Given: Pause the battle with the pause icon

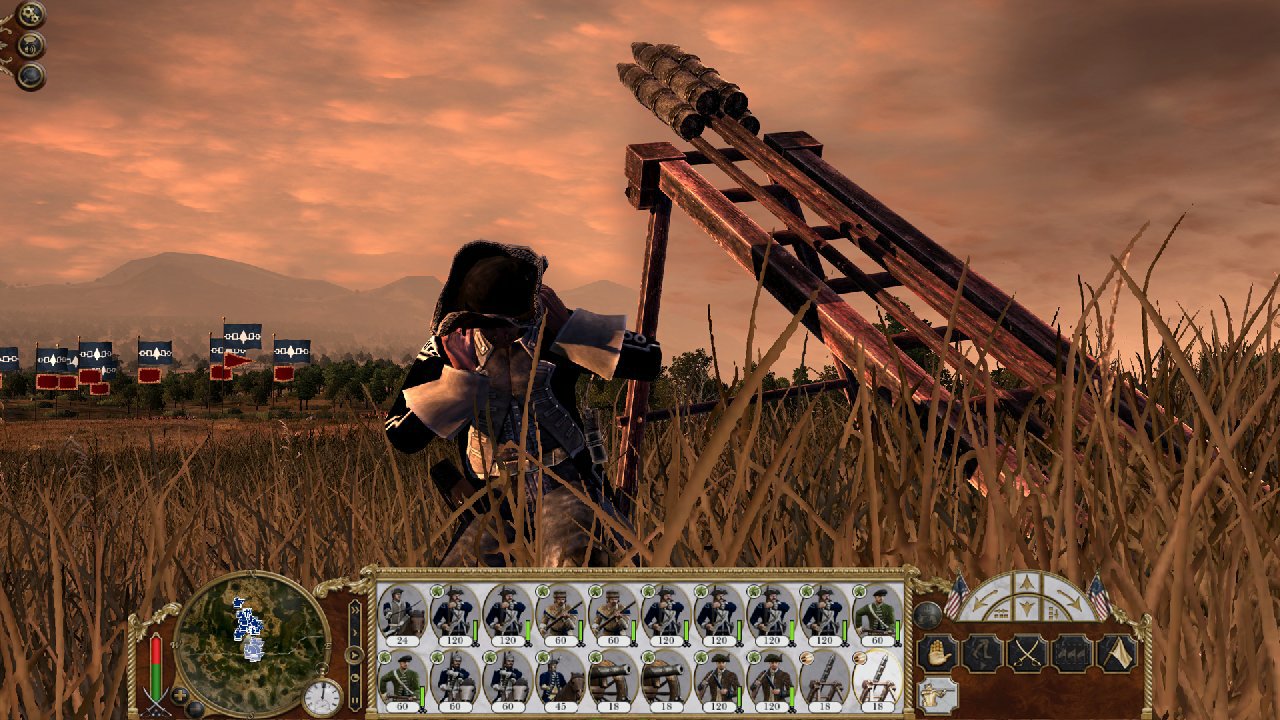Looking at the screenshot, I should tap(355, 698).
